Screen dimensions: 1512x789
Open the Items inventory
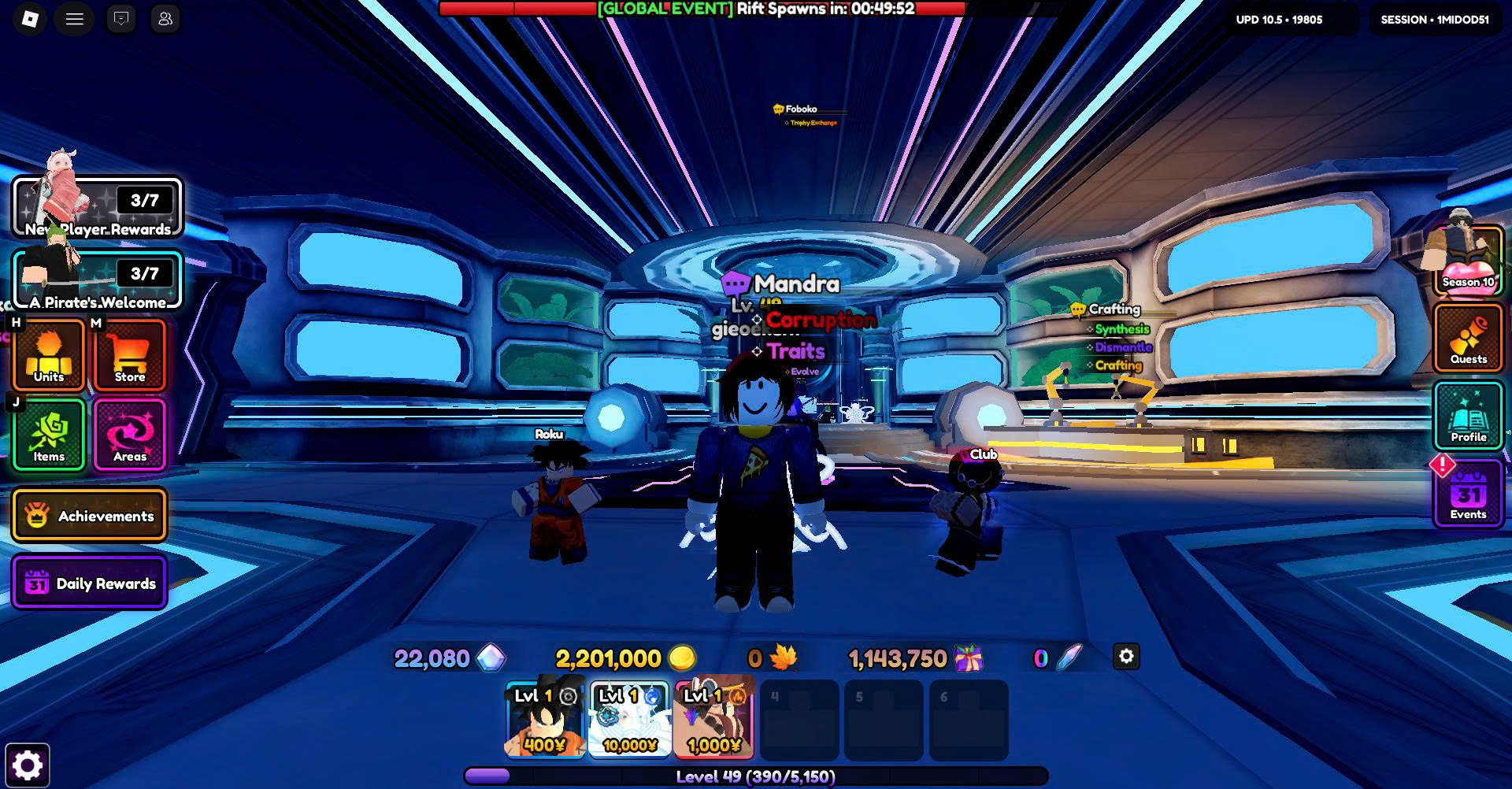49,435
